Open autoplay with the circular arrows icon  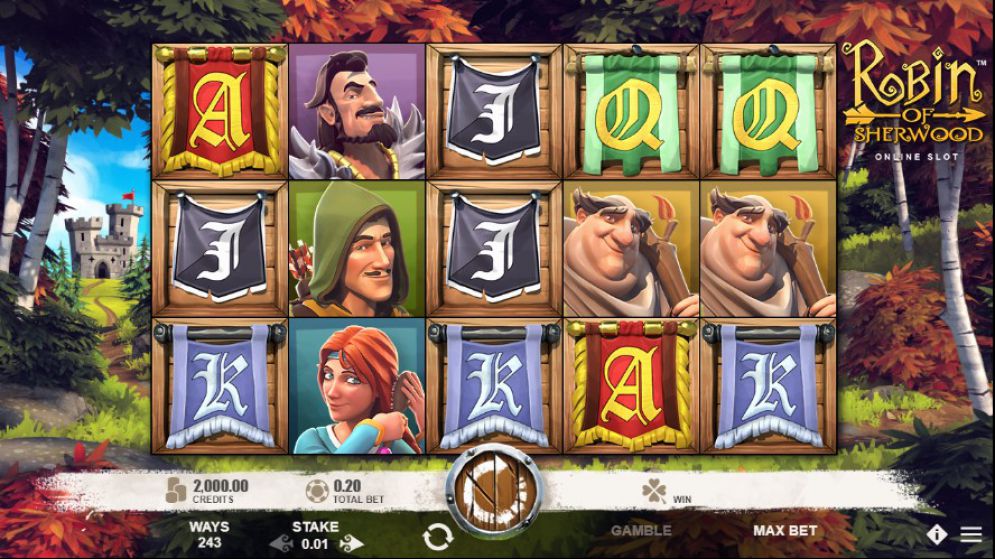pyautogui.click(x=437, y=536)
